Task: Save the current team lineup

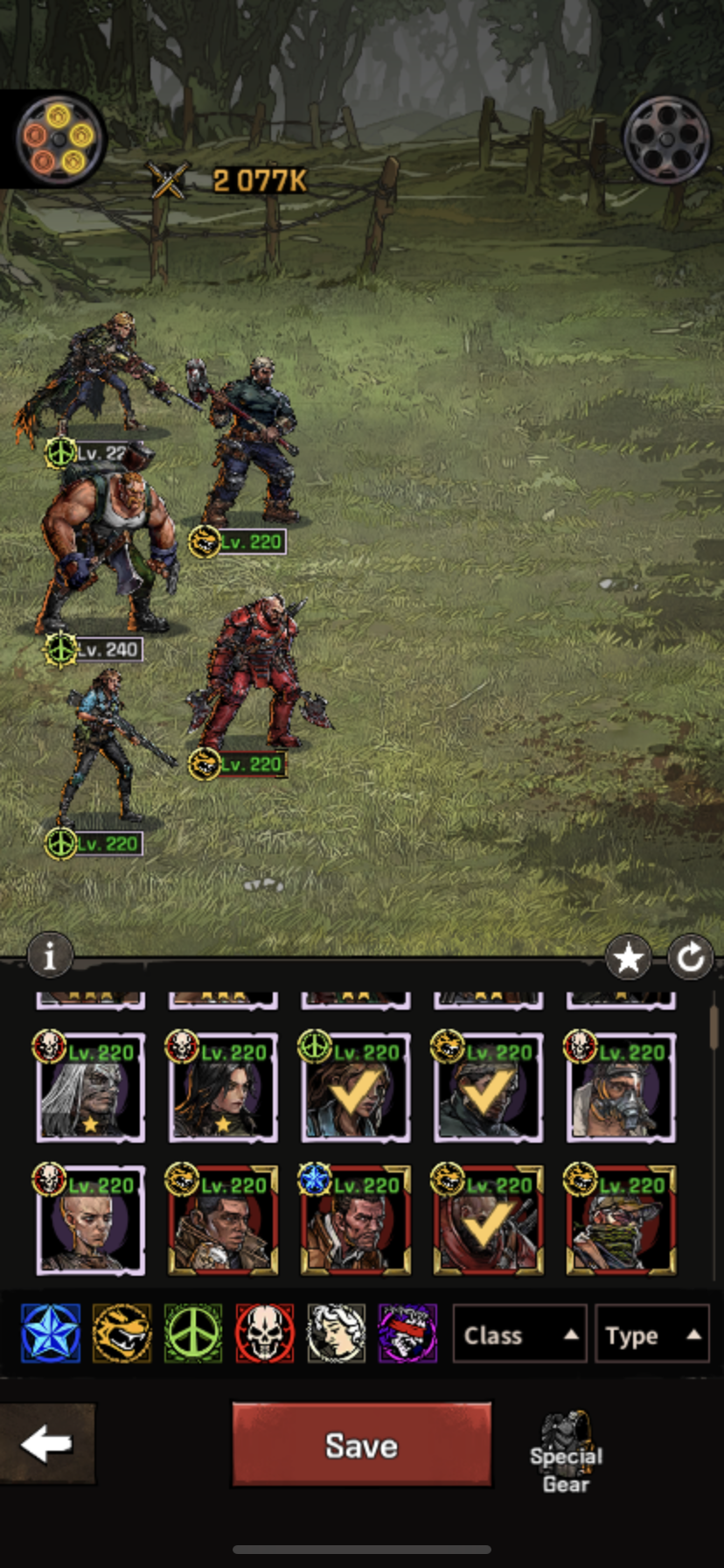Action: (x=361, y=1445)
